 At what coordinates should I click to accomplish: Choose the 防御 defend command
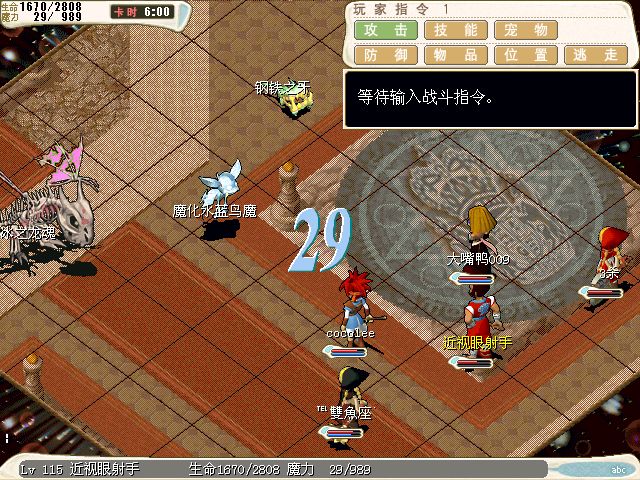pos(386,55)
